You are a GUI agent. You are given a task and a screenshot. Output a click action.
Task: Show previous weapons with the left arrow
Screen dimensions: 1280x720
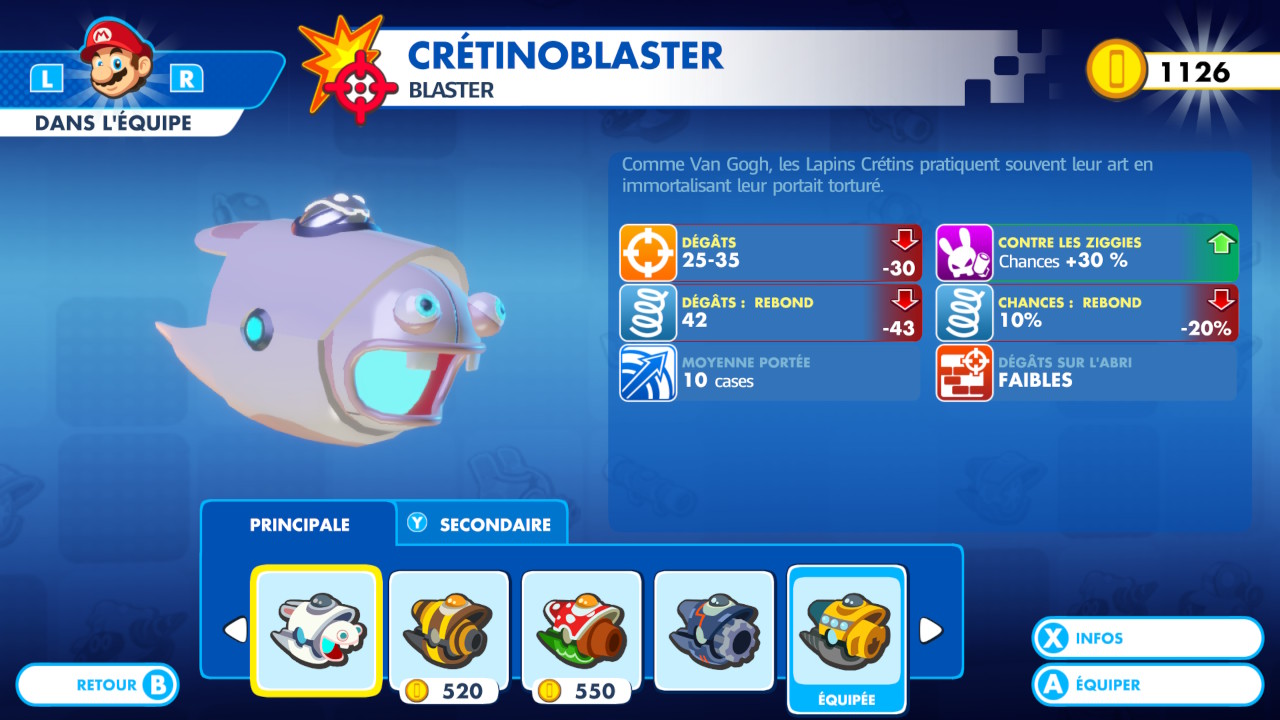click(x=235, y=630)
